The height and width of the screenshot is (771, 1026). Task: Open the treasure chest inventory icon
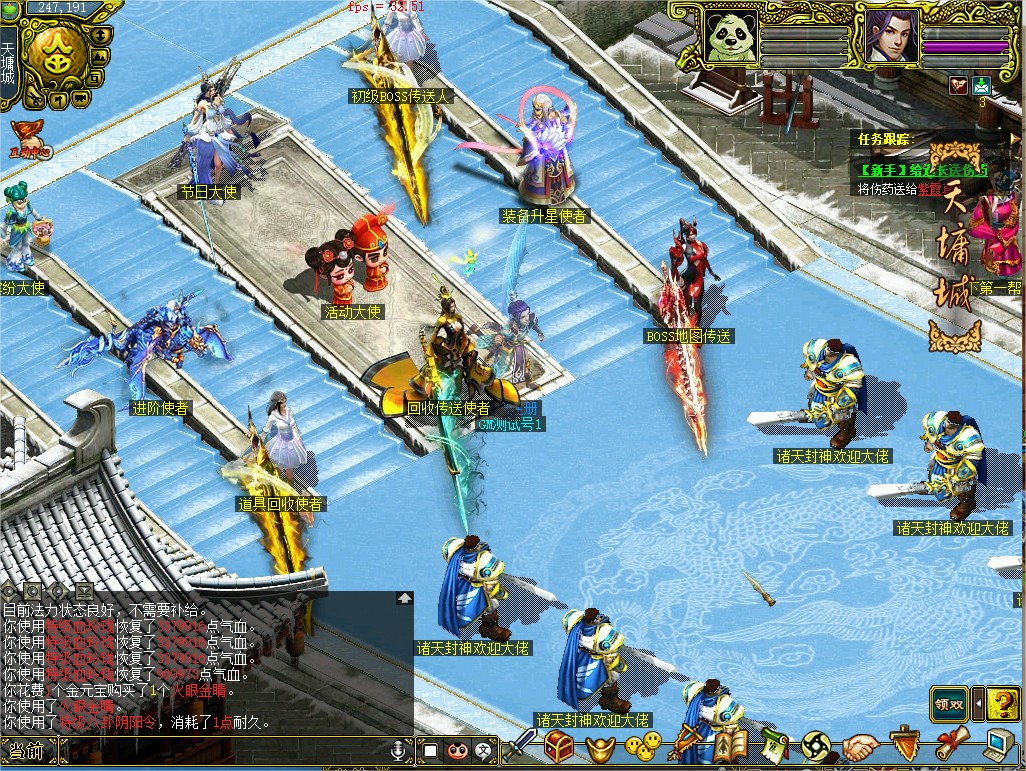pos(559,746)
